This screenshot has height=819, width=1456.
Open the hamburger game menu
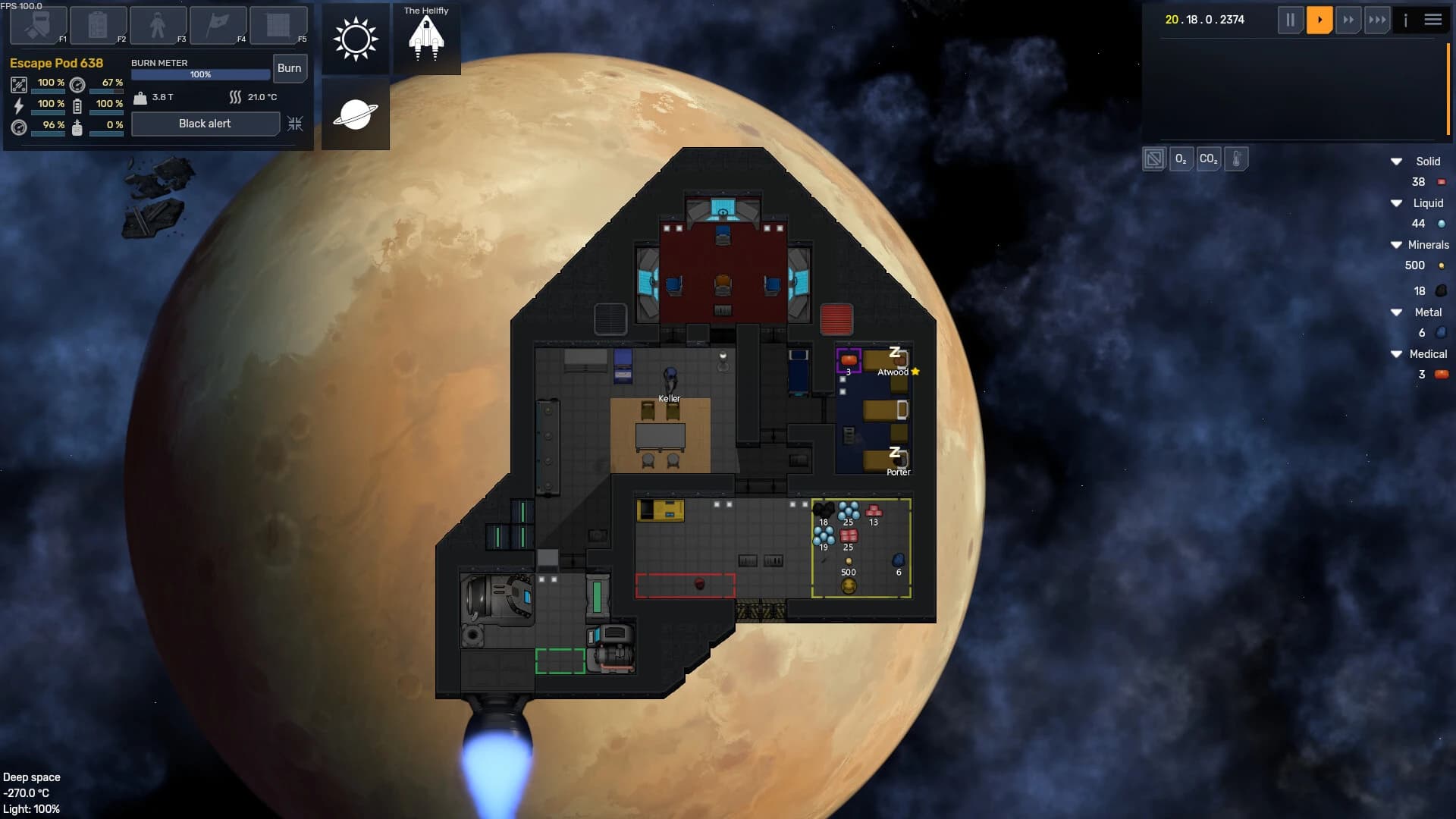tap(1433, 20)
